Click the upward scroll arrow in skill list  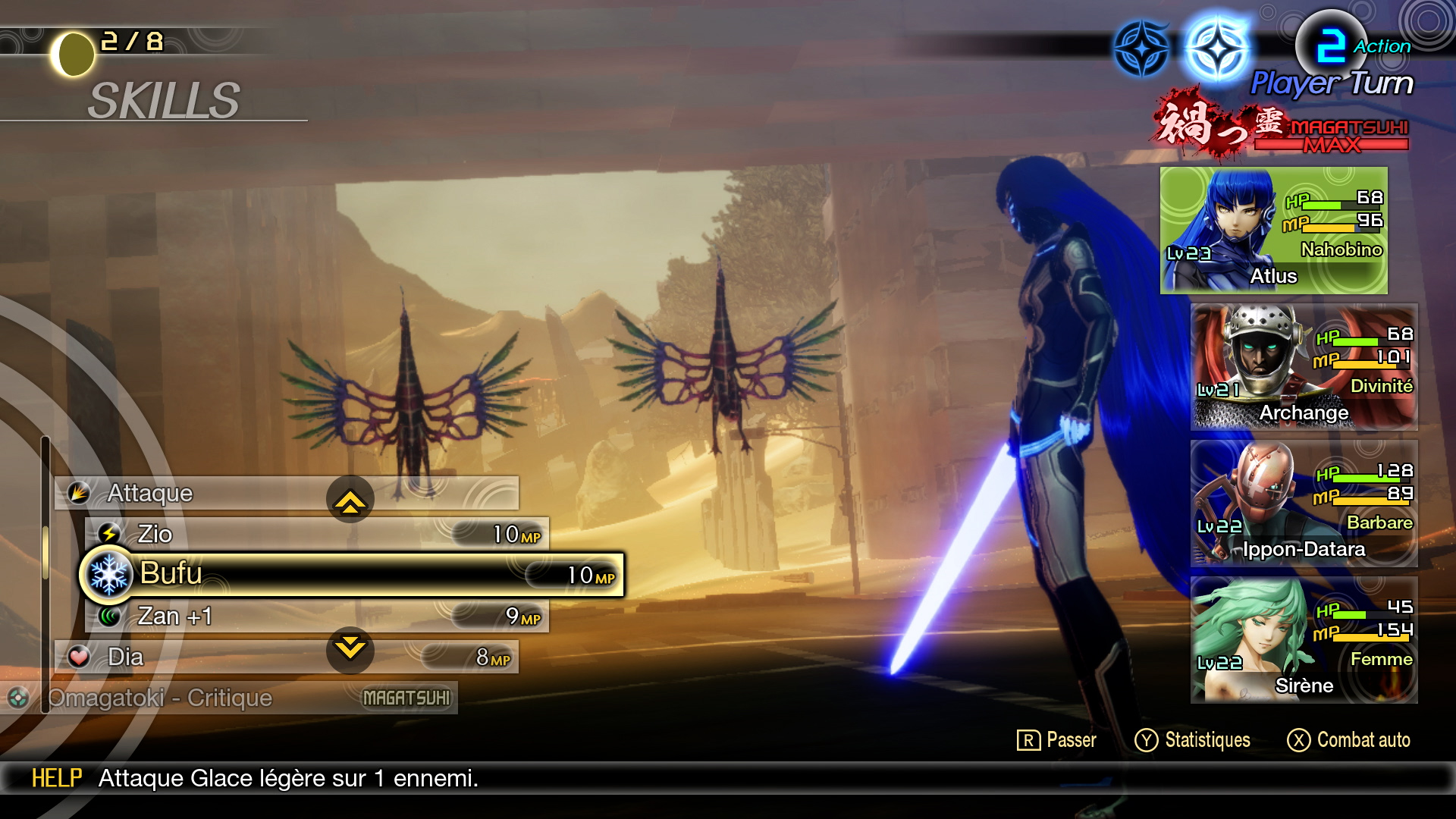pyautogui.click(x=350, y=500)
